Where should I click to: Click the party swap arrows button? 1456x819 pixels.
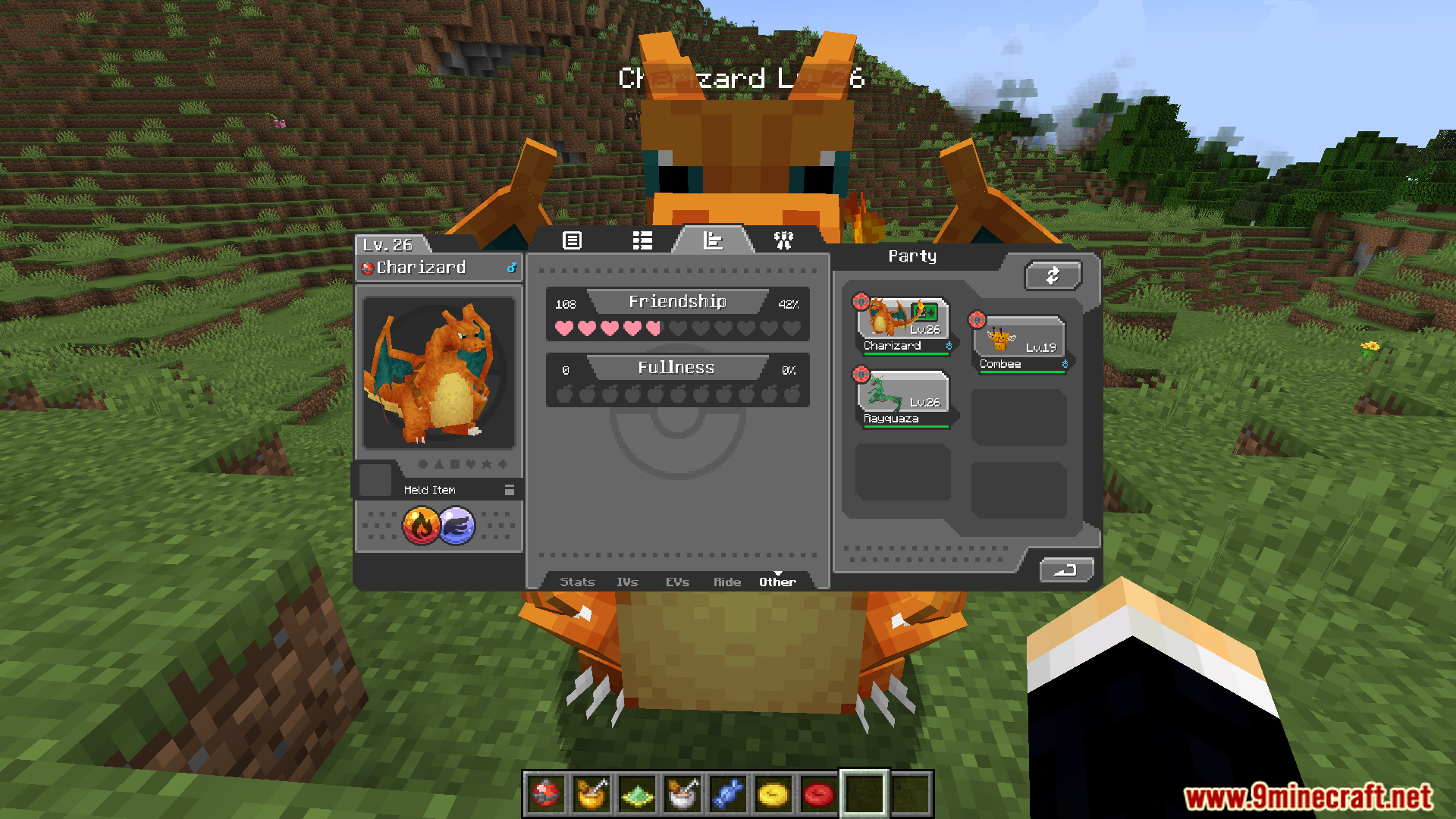(1053, 275)
